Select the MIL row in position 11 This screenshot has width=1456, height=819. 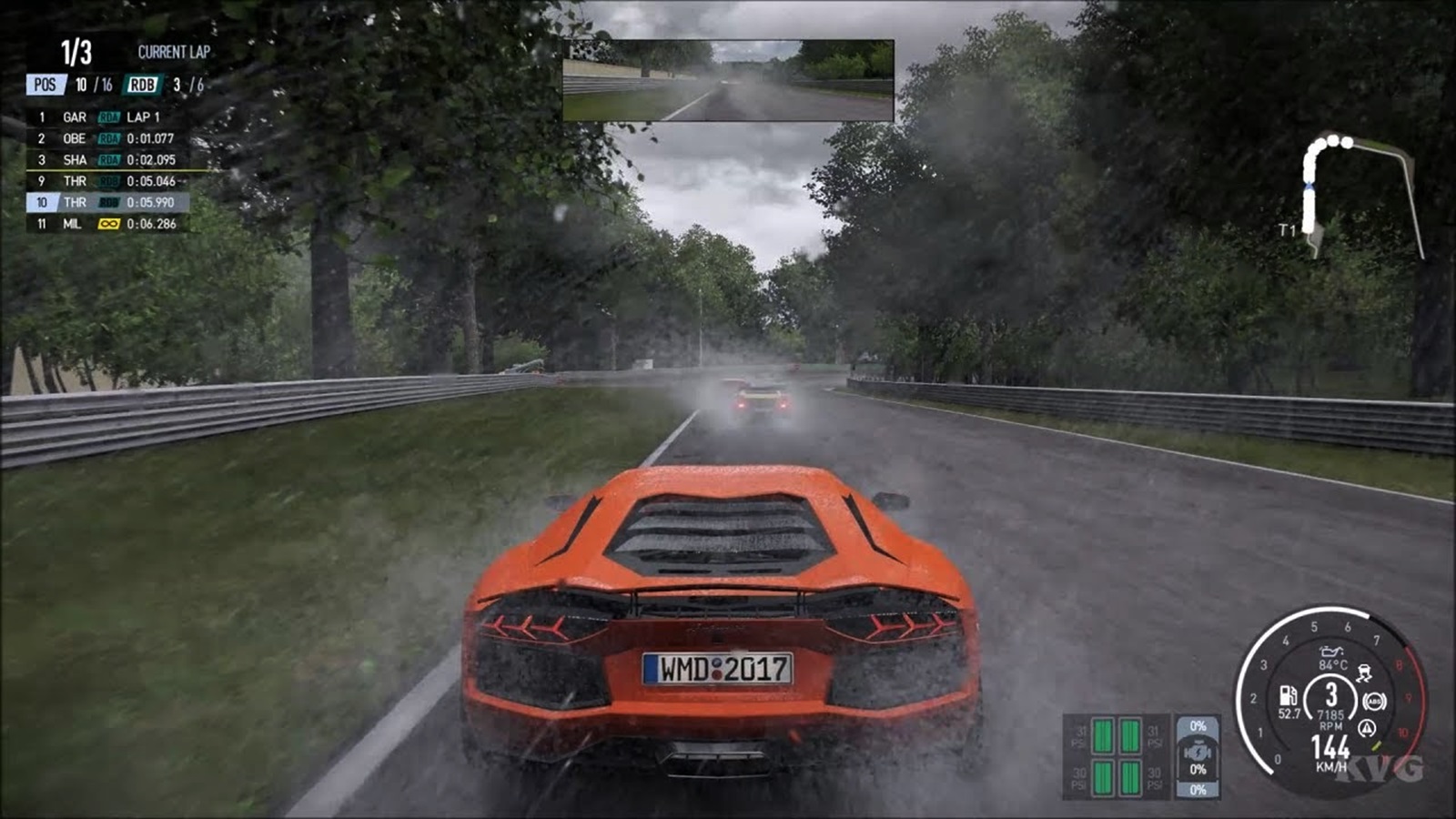(x=107, y=224)
